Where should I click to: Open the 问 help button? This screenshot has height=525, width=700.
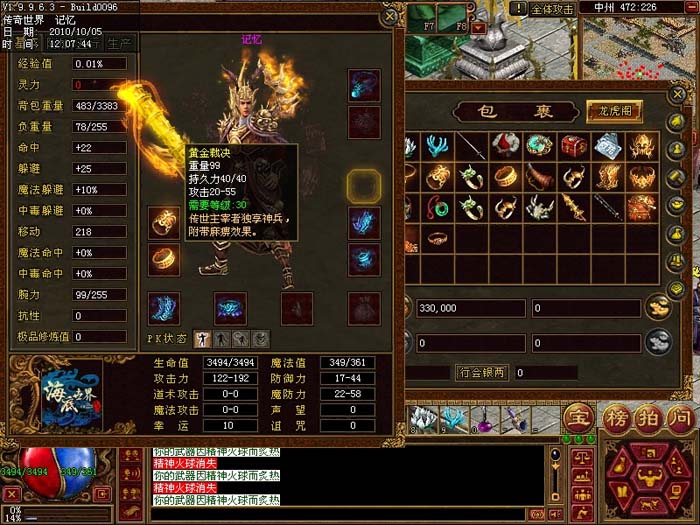tap(679, 417)
